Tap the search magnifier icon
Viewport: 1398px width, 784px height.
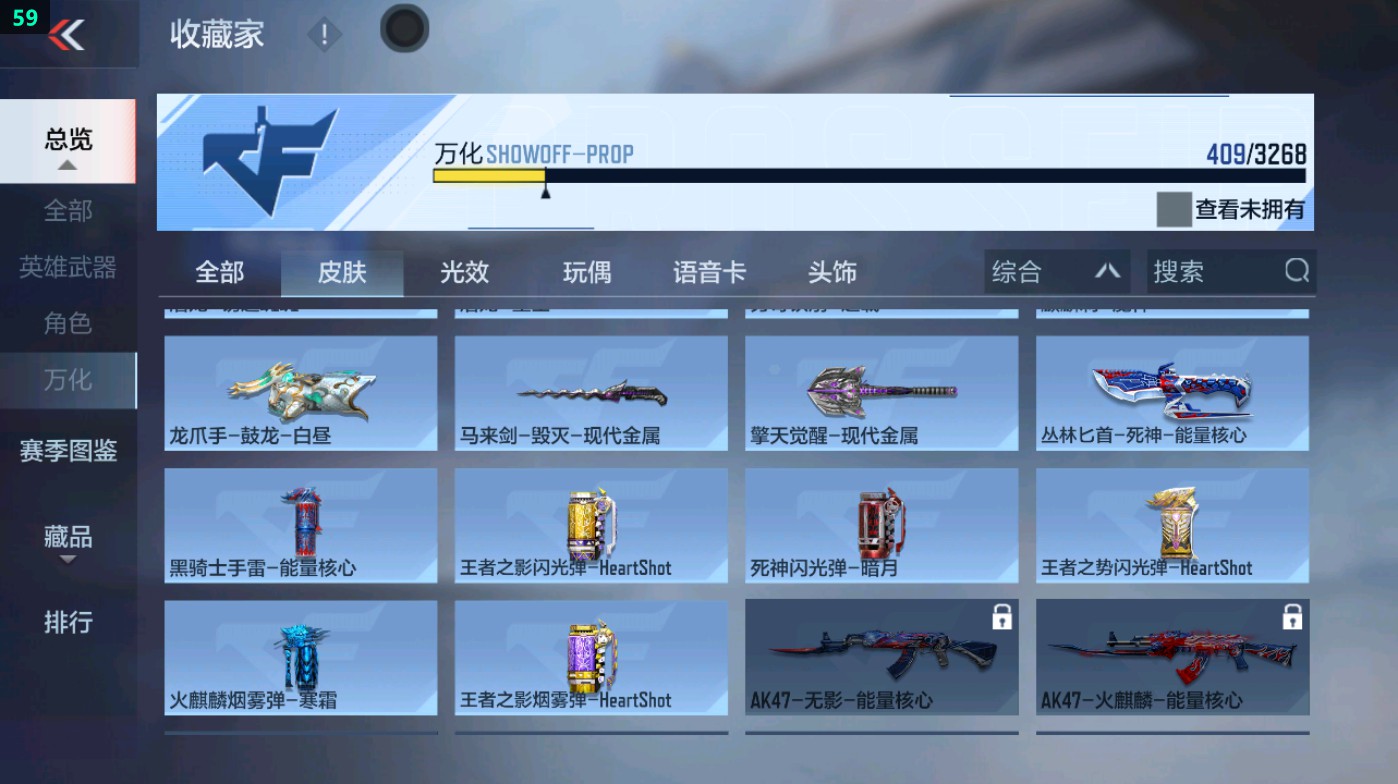pos(1296,271)
